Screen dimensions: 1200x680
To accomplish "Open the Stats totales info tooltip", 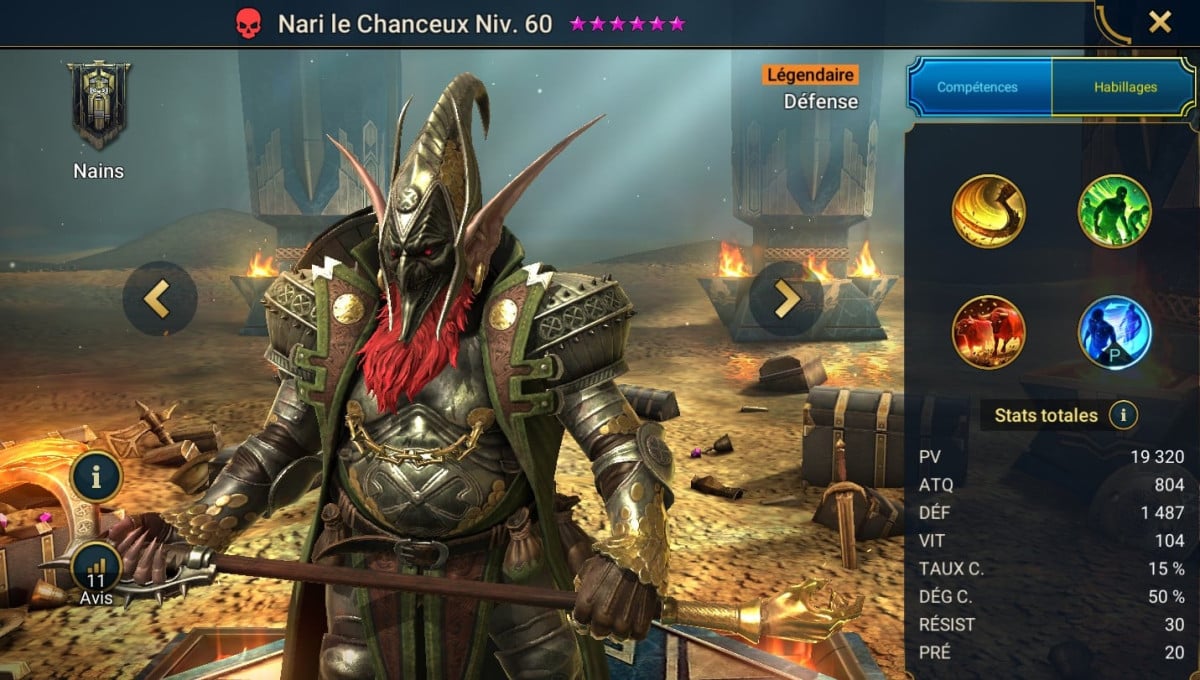I will tap(1123, 415).
